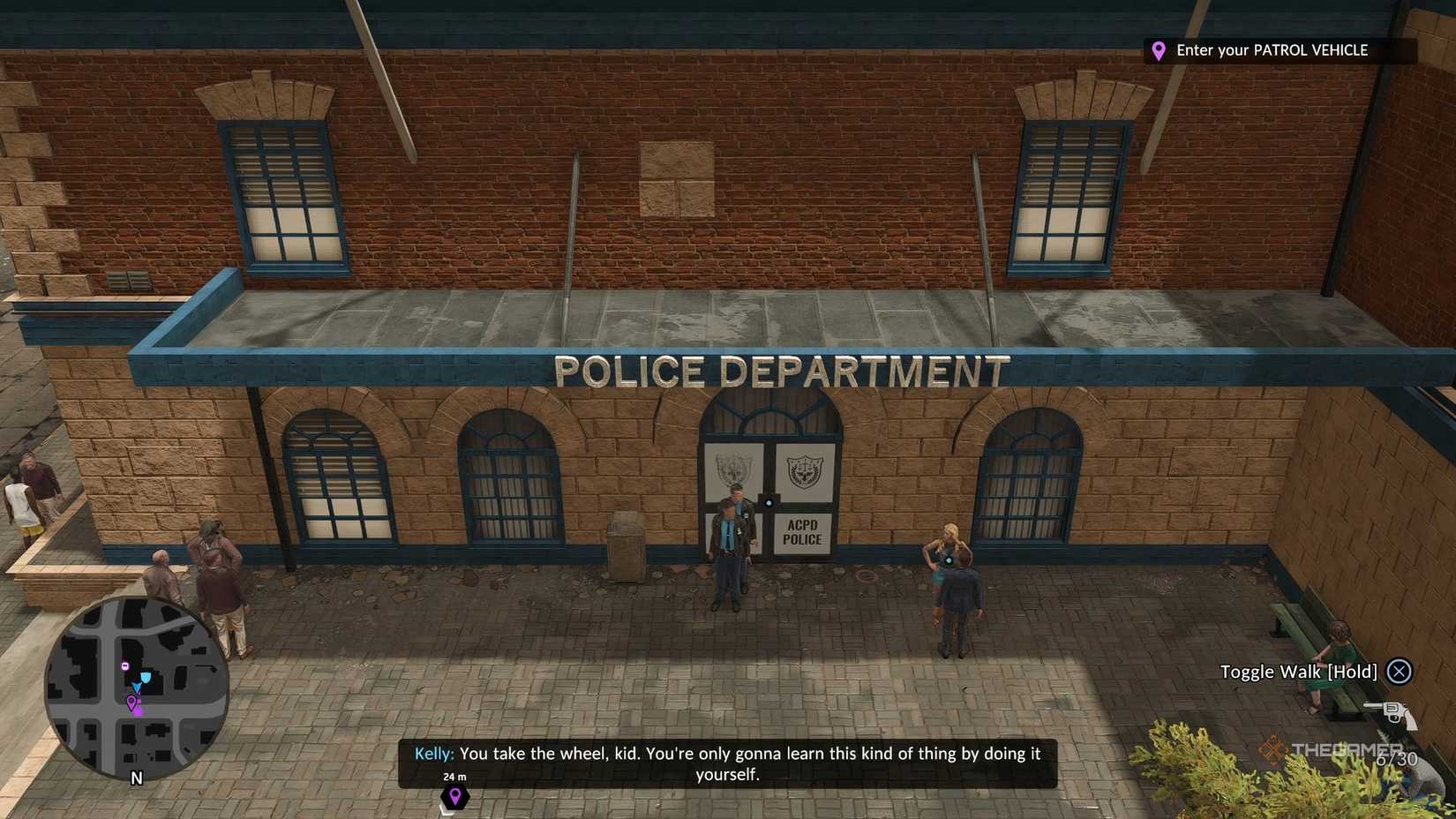Select the ACPD POLICE door sign
Viewport: 1456px width, 819px height.
[805, 531]
